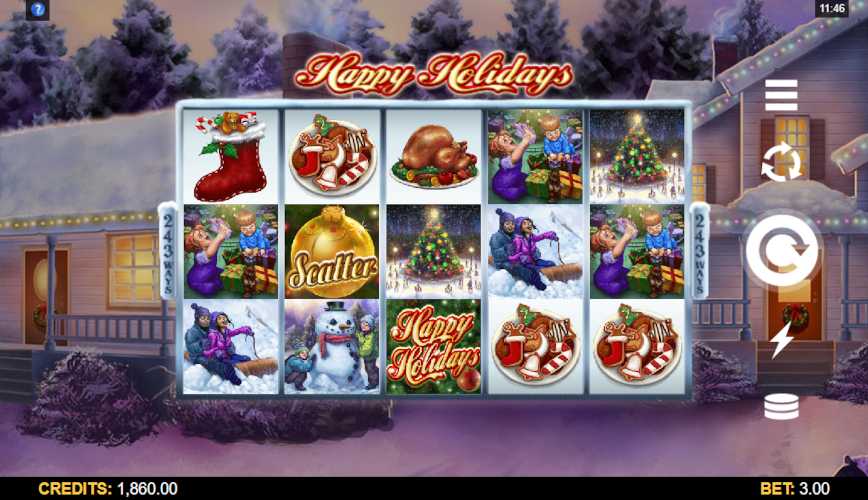868x500 pixels.
Task: Open bet settings via coin stack icon
Action: coord(781,407)
